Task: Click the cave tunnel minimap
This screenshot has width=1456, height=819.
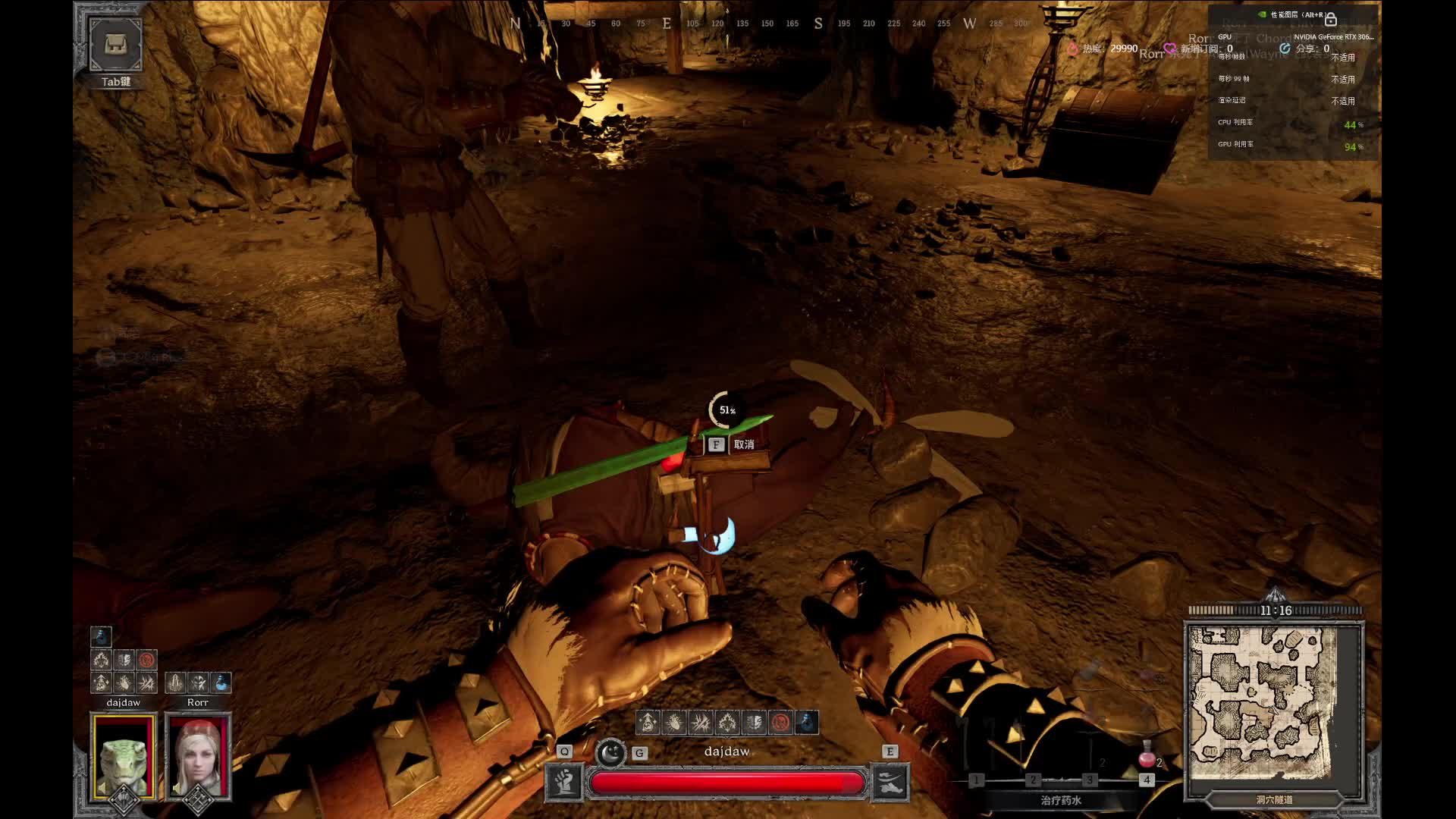Action: [1273, 704]
